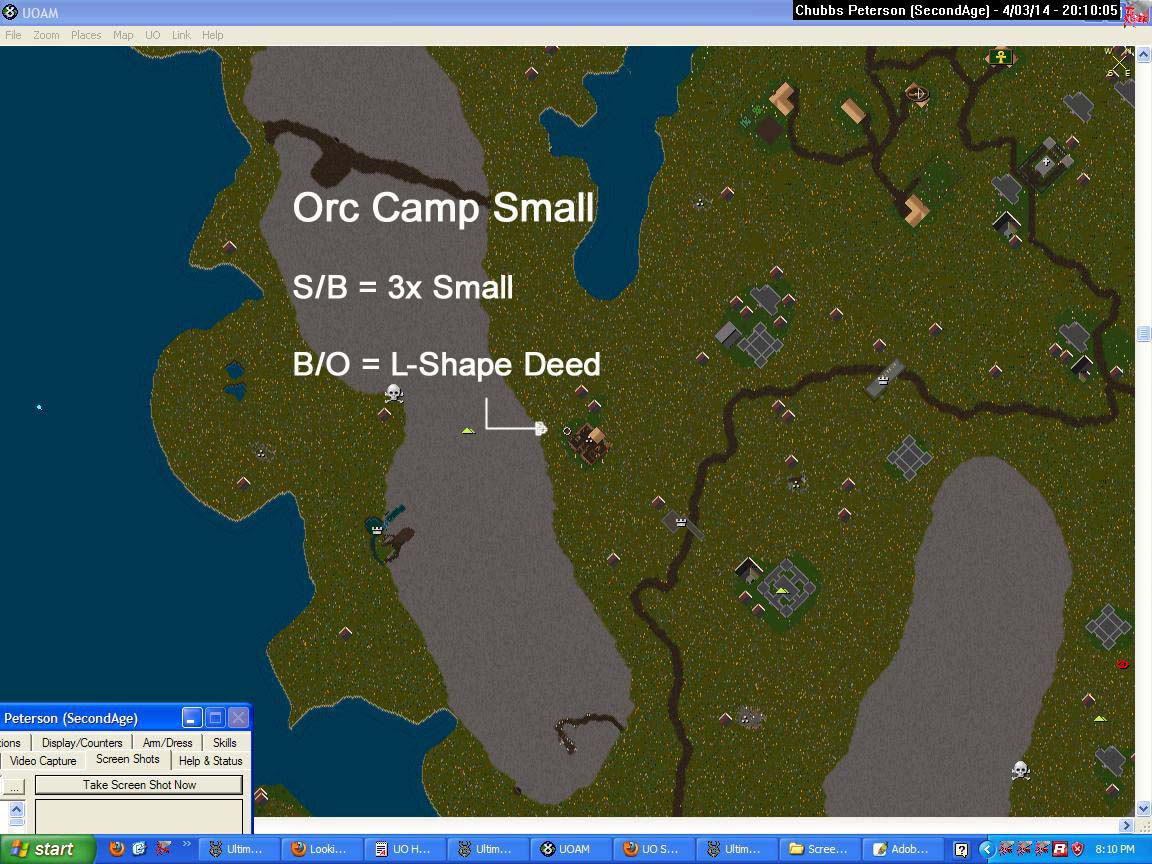Image resolution: width=1152 pixels, height=864 pixels.
Task: Open the Help menu
Action: point(213,35)
